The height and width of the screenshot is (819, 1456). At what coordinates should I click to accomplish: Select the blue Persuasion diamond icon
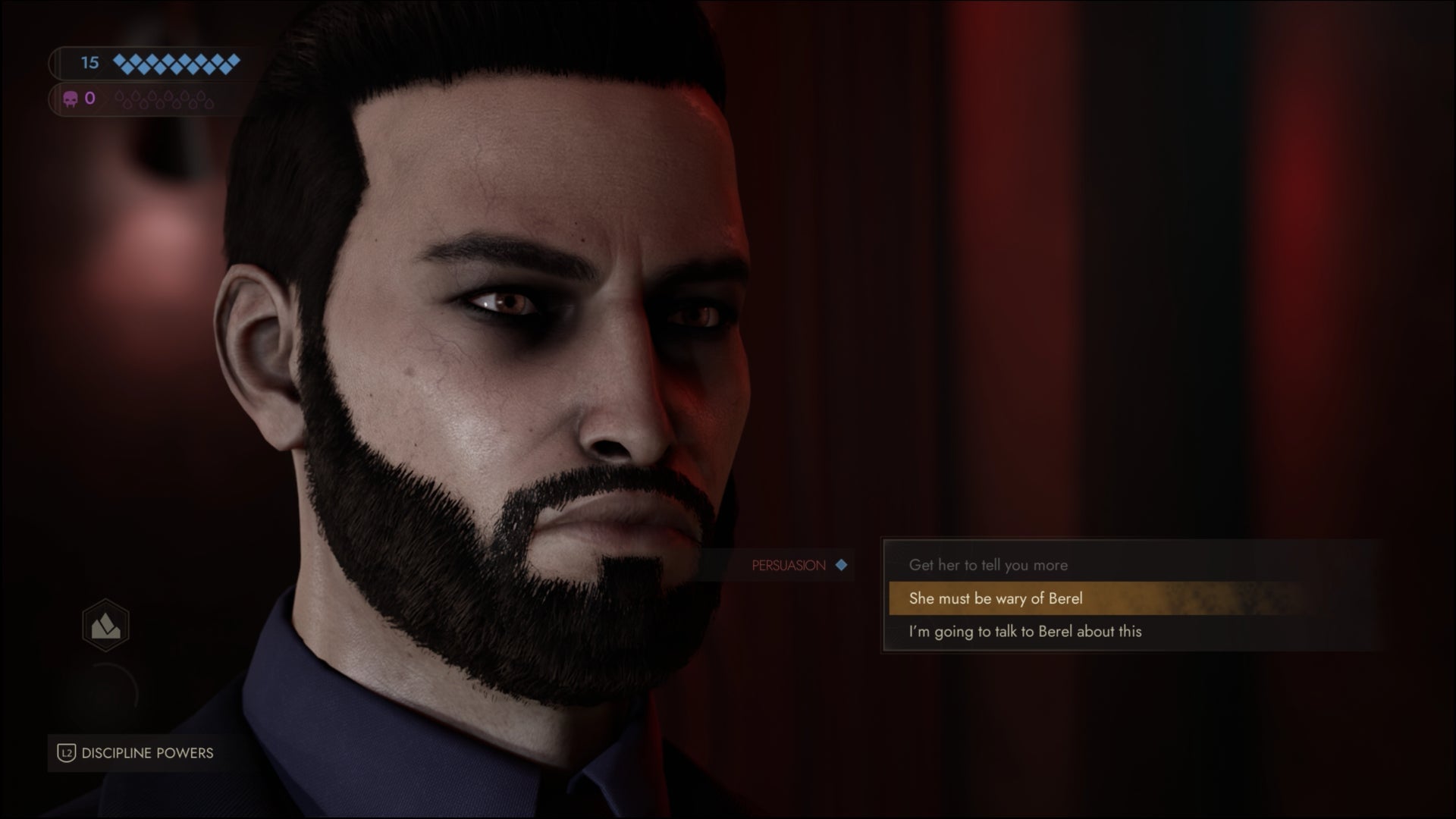coord(843,565)
